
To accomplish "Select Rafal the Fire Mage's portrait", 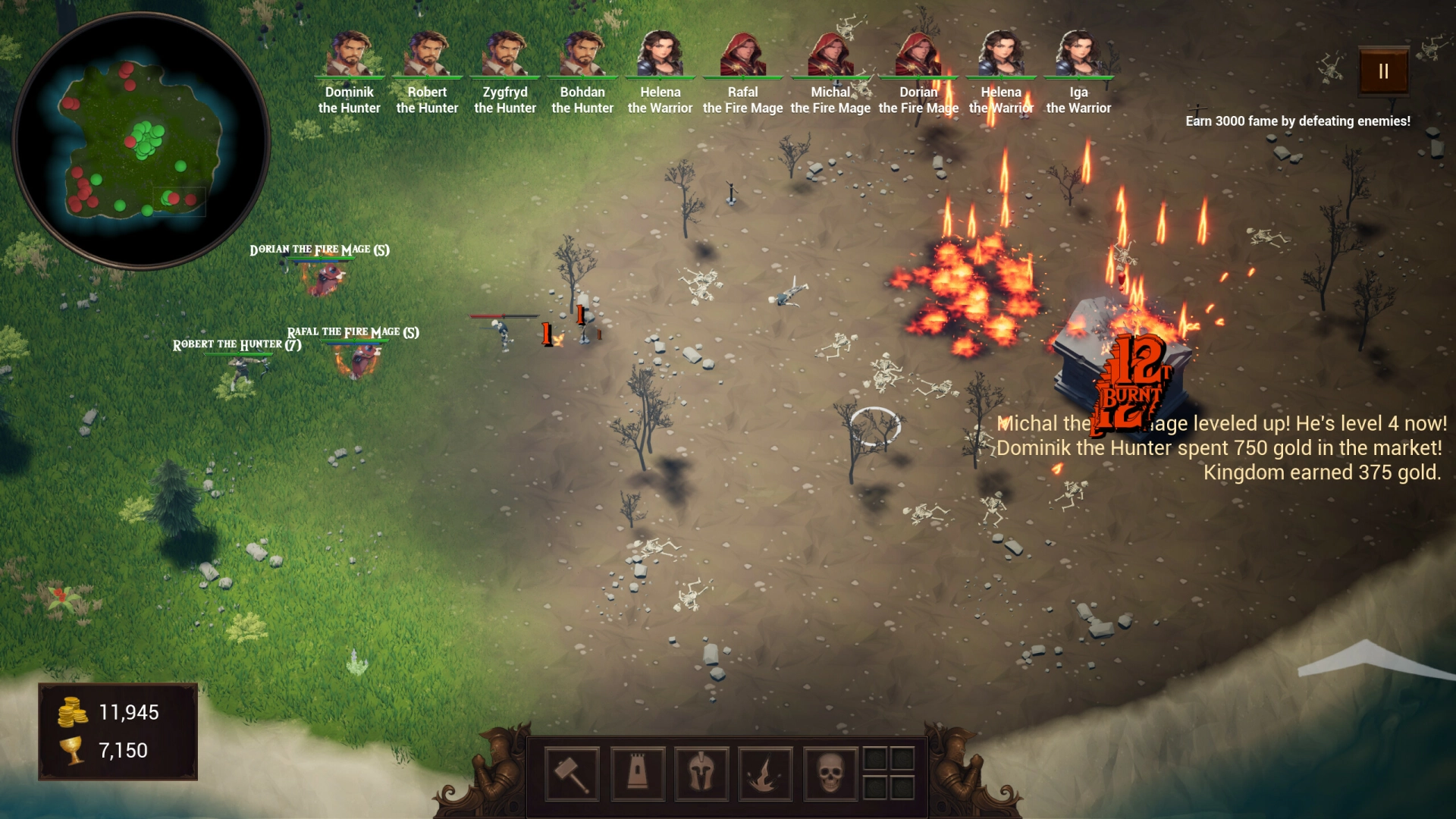I will point(743,53).
